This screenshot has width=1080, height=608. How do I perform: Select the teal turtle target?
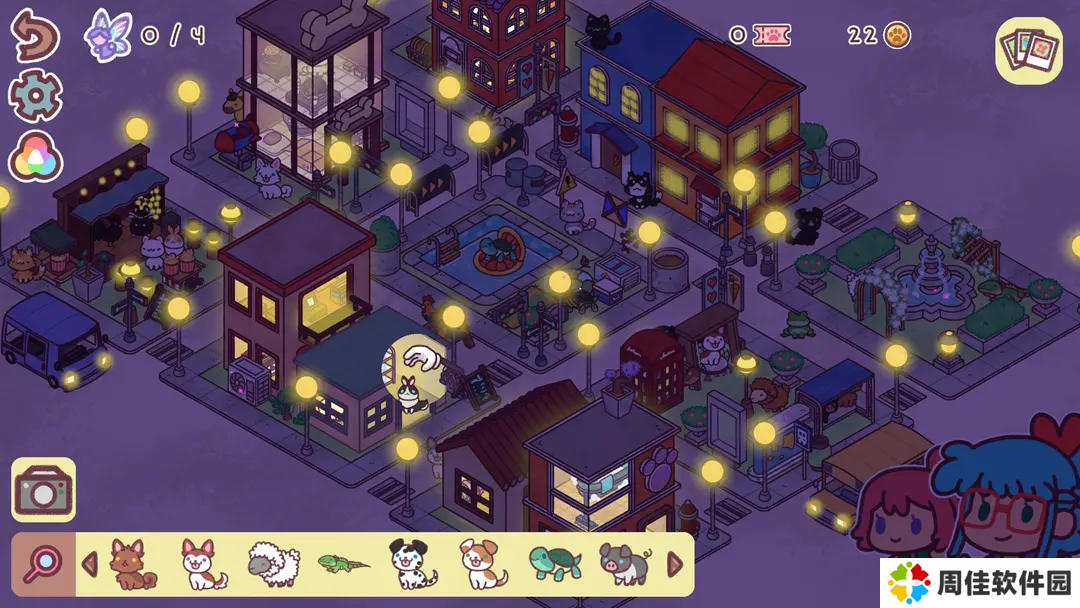tap(555, 564)
